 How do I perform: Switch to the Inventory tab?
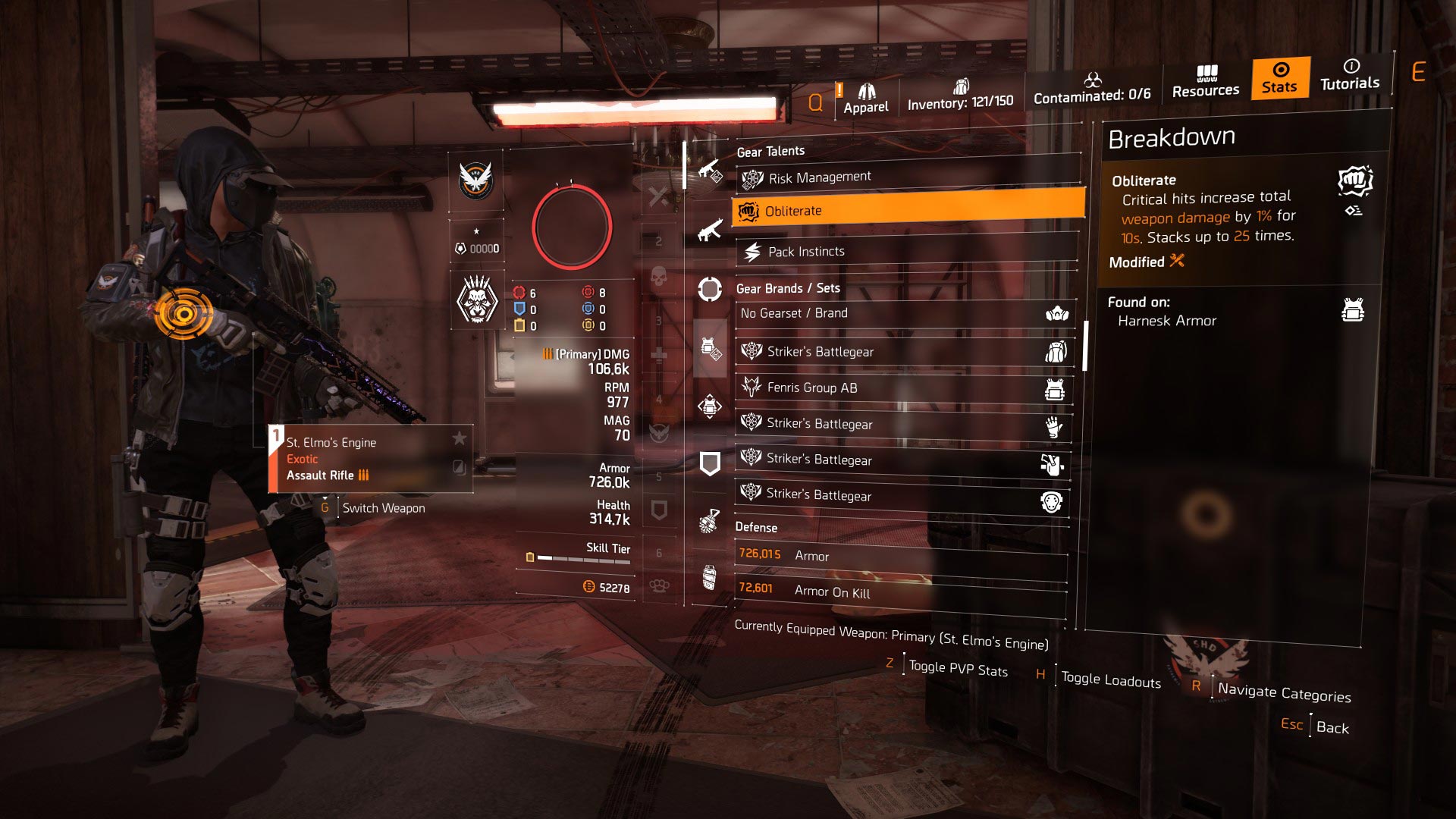[x=960, y=96]
